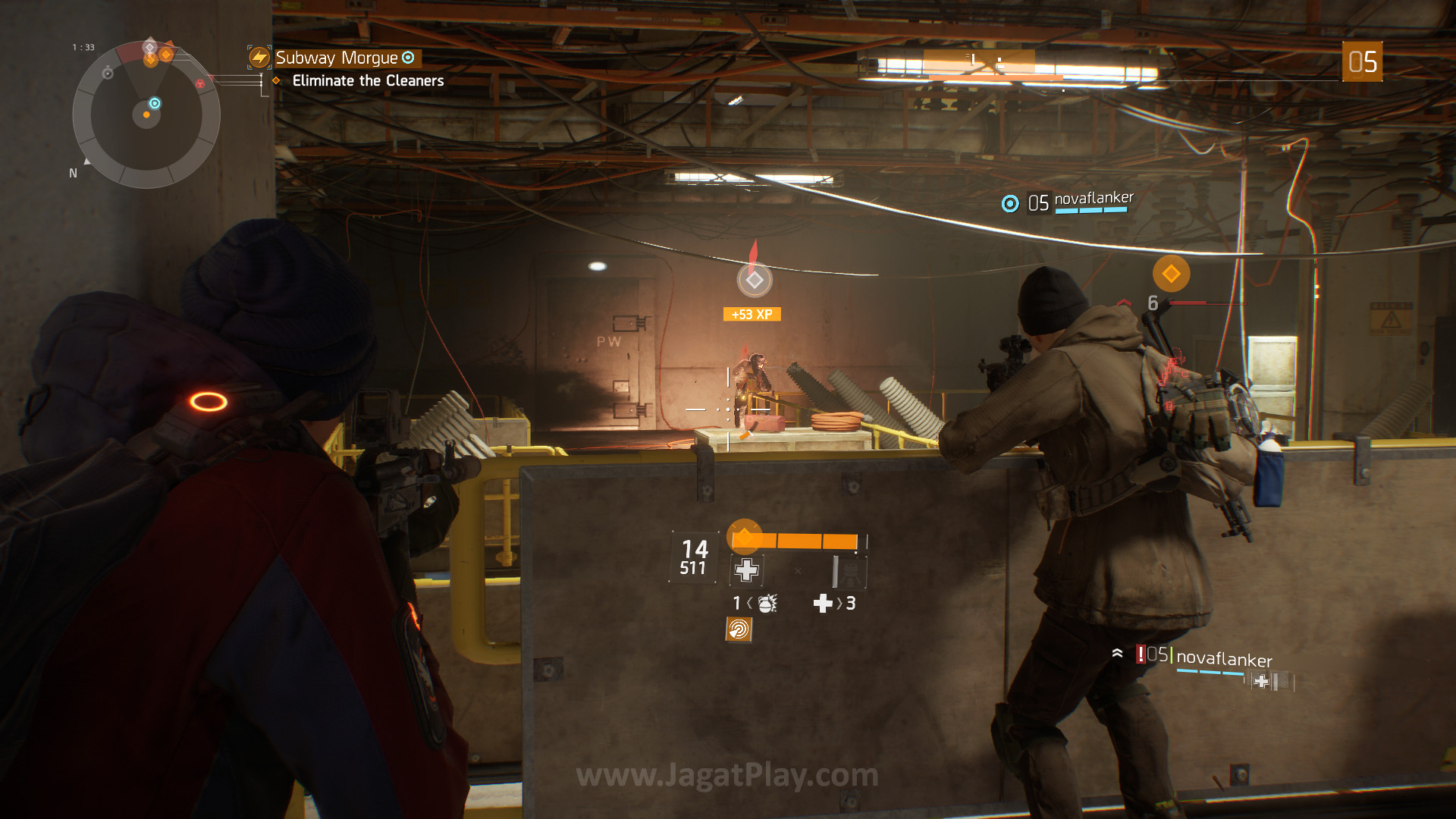Click the floating novaflanker nameplate
This screenshot has width=1456, height=819.
click(1093, 199)
